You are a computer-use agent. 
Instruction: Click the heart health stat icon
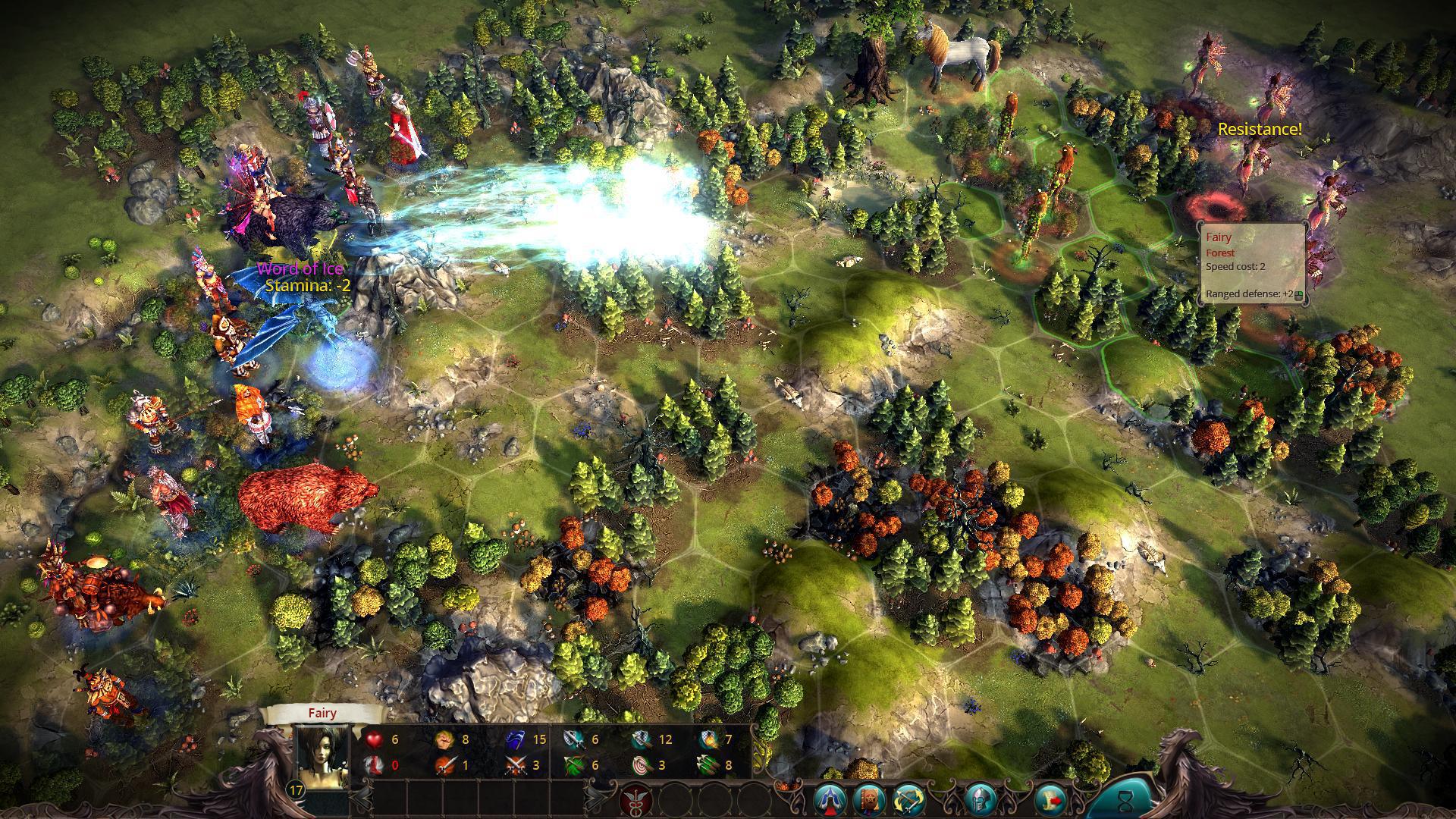click(373, 739)
